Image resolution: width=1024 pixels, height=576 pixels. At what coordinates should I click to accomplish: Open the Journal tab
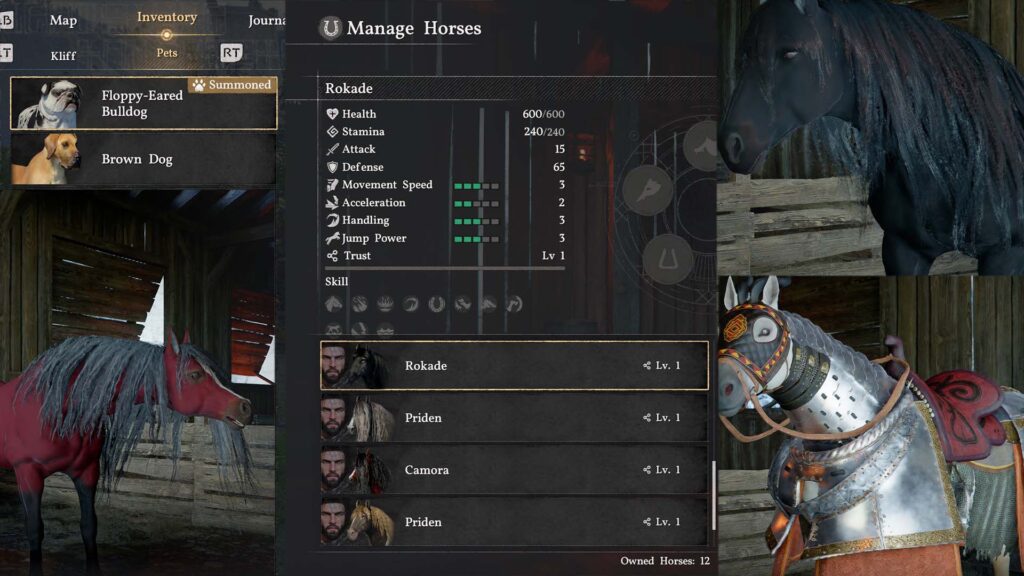point(266,20)
